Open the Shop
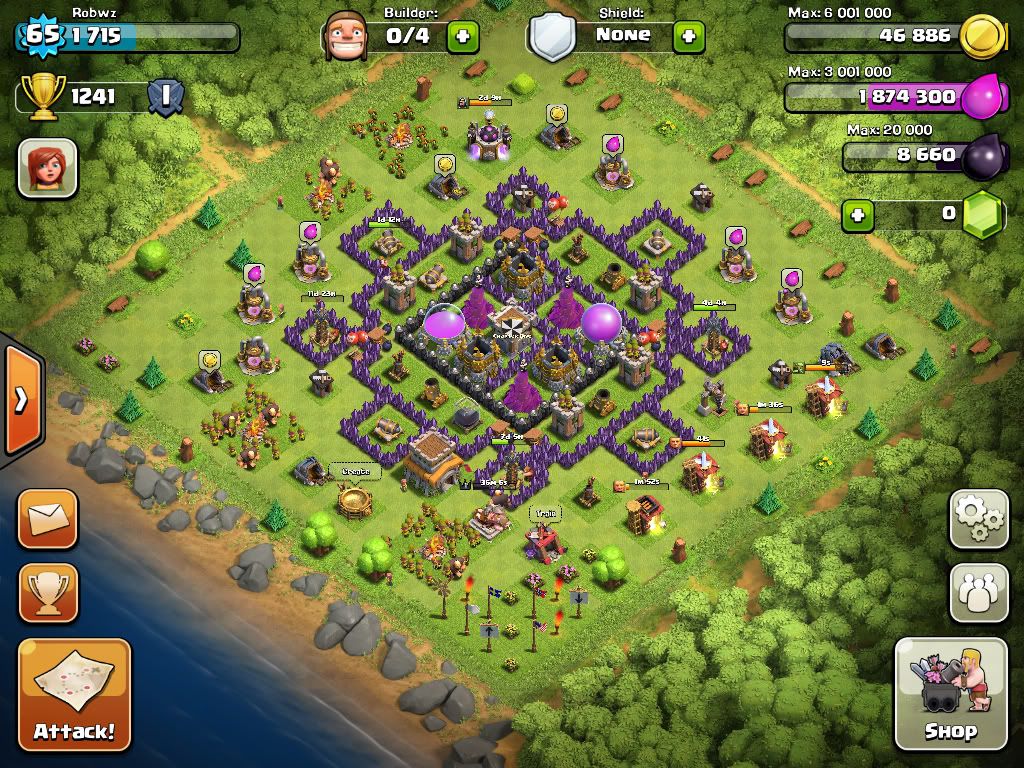The image size is (1024, 768). (950, 693)
